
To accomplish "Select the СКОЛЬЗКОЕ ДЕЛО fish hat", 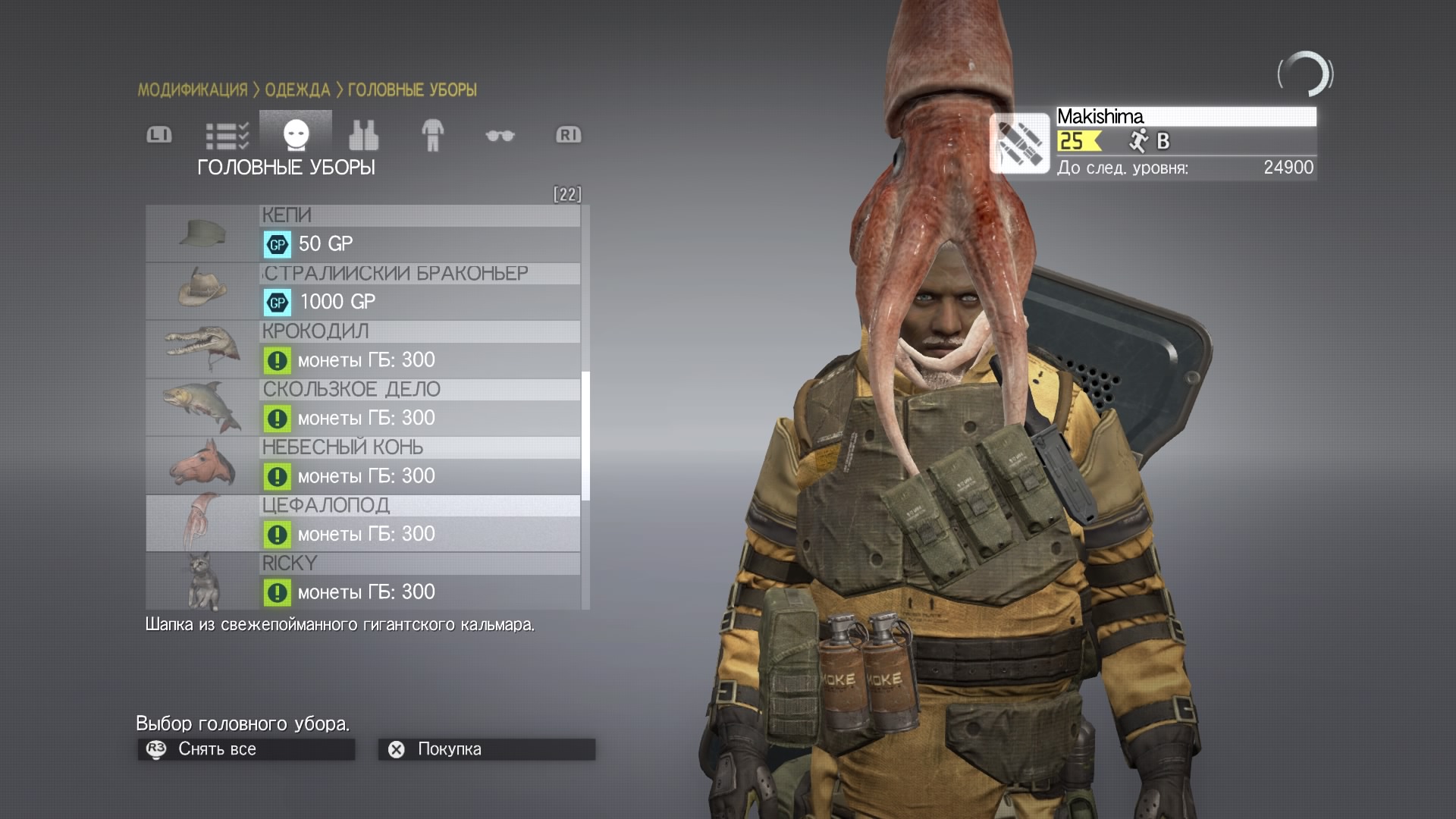I will coord(363,407).
